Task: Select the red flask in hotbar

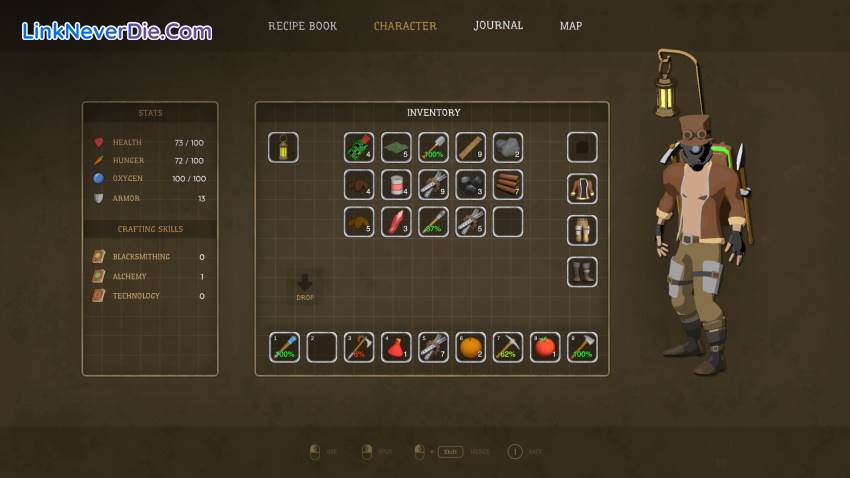Action: tap(396, 347)
